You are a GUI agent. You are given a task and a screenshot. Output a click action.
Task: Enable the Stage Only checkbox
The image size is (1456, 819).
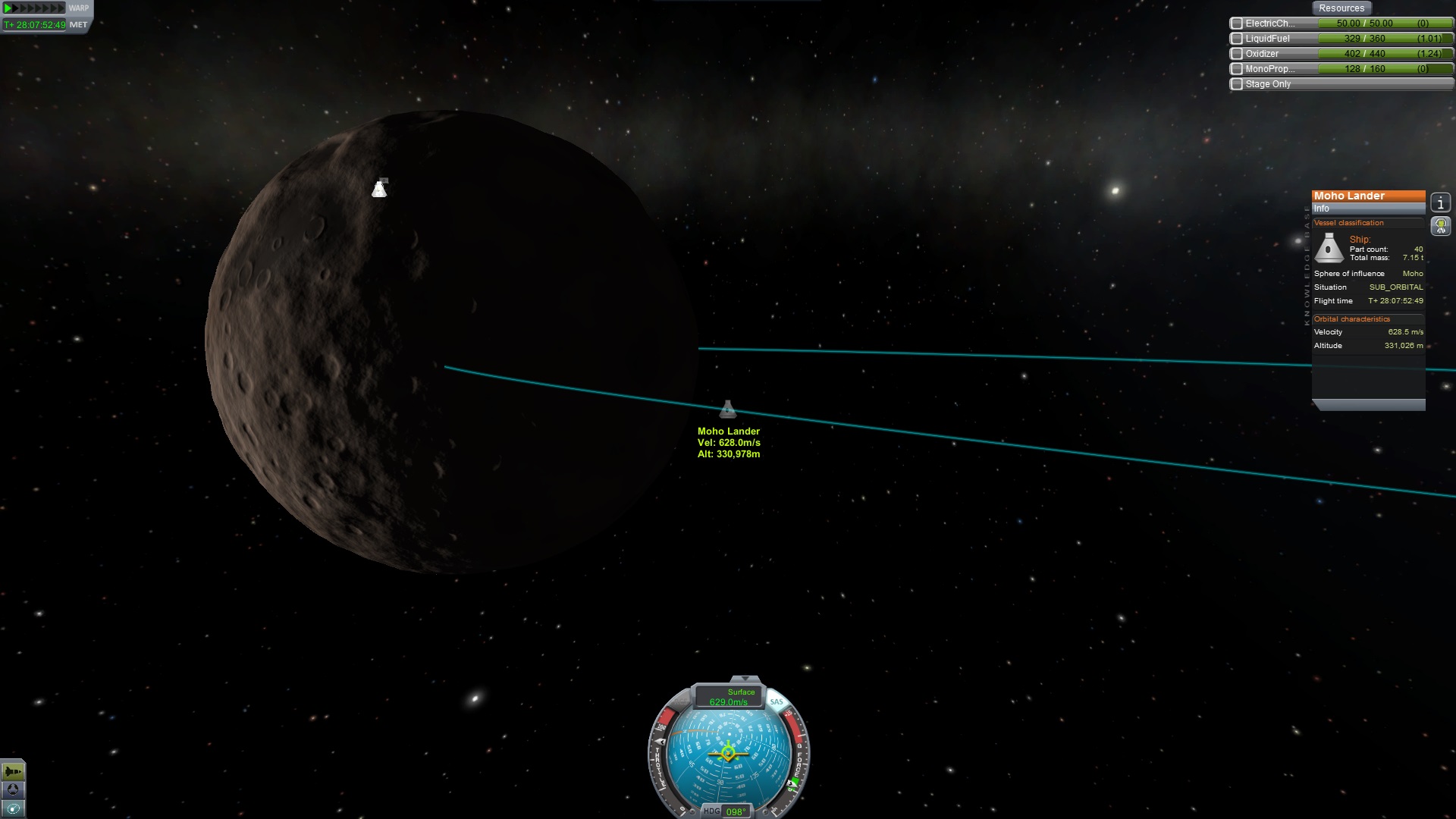click(1237, 84)
